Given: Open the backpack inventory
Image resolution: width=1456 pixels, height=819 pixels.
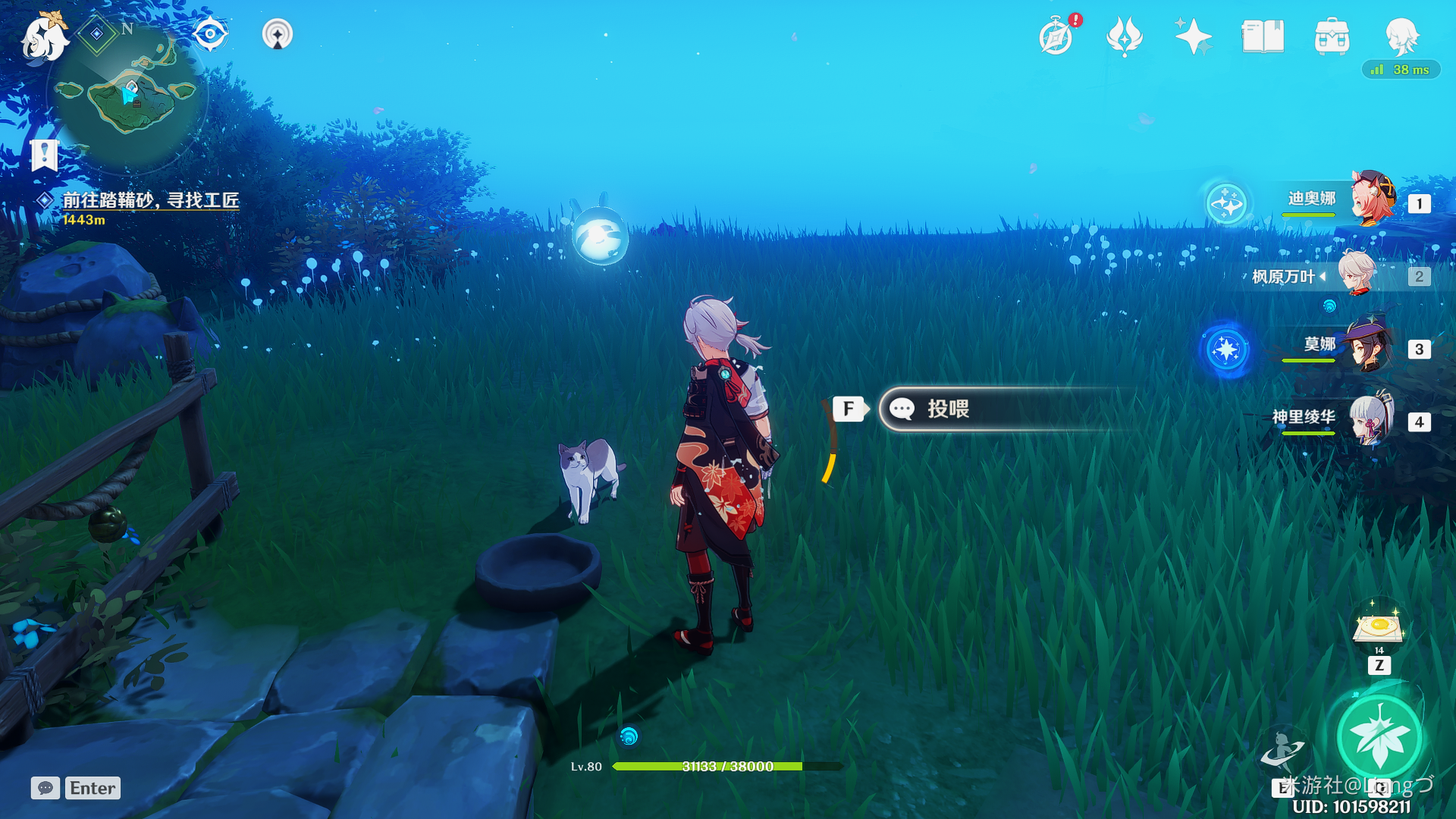Looking at the screenshot, I should [x=1332, y=36].
